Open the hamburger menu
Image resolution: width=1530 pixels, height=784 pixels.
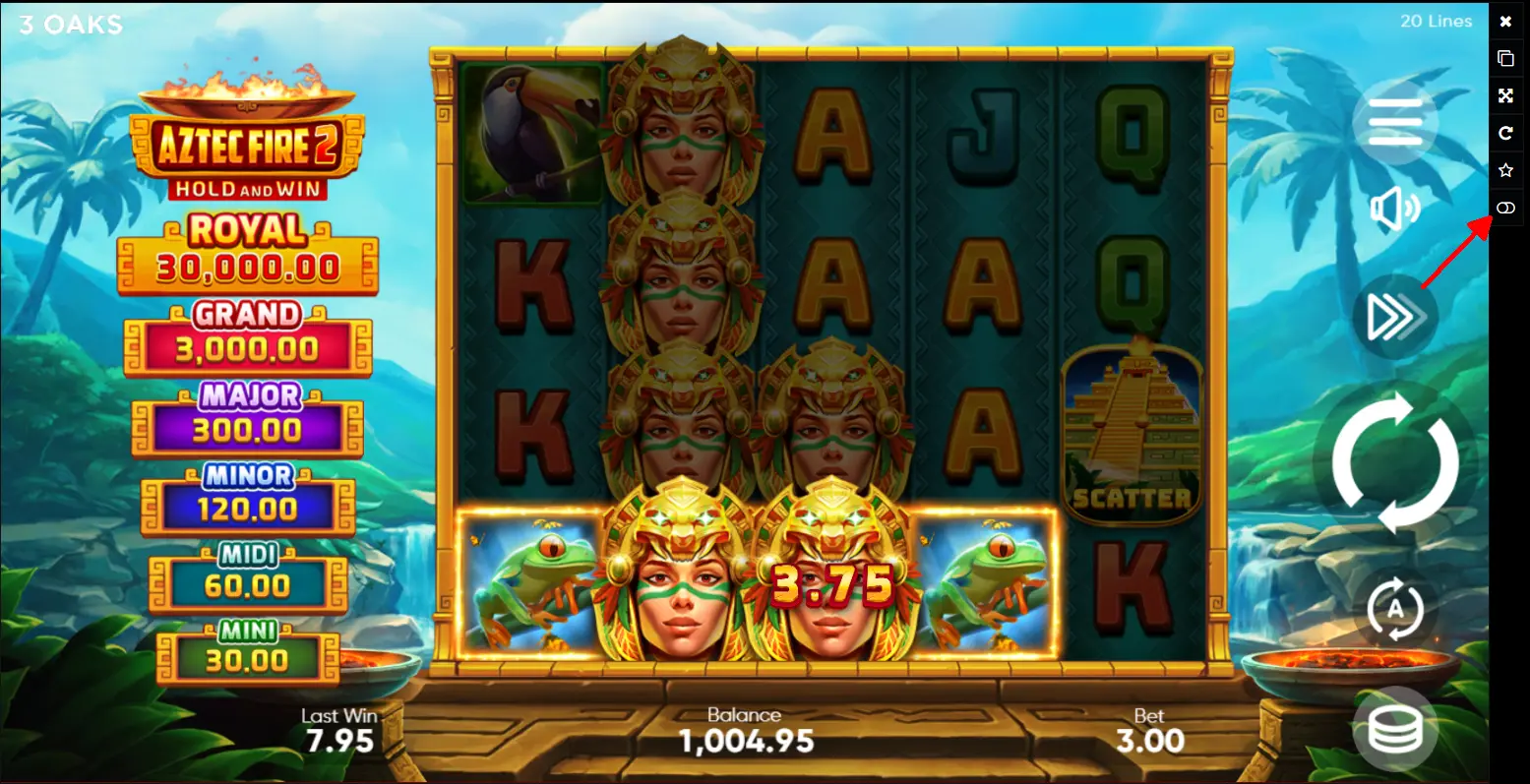coord(1394,121)
